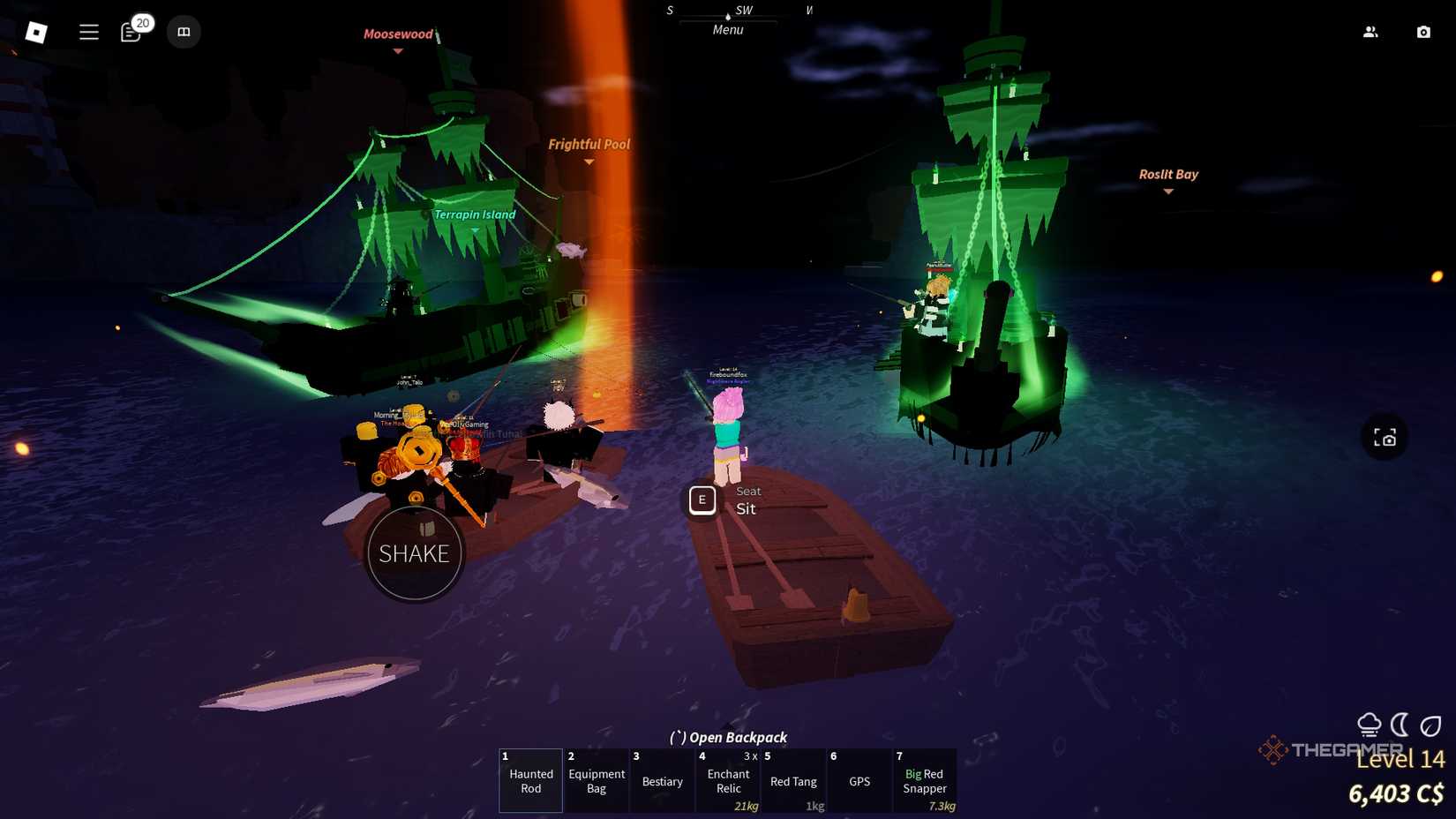Viewport: 1456px width, 819px height.
Task: Open the Roblox home menu icon
Action: pyautogui.click(x=37, y=31)
